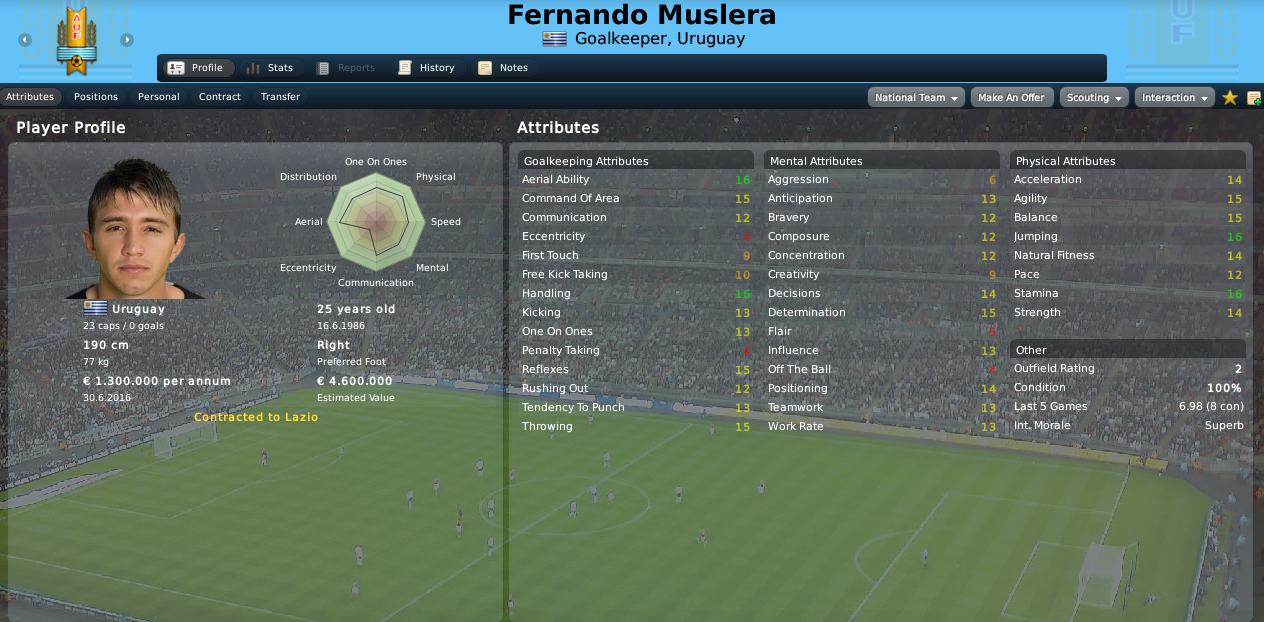Go to the previous player with left arrow
Screen dimensions: 1264x622
click(25, 40)
